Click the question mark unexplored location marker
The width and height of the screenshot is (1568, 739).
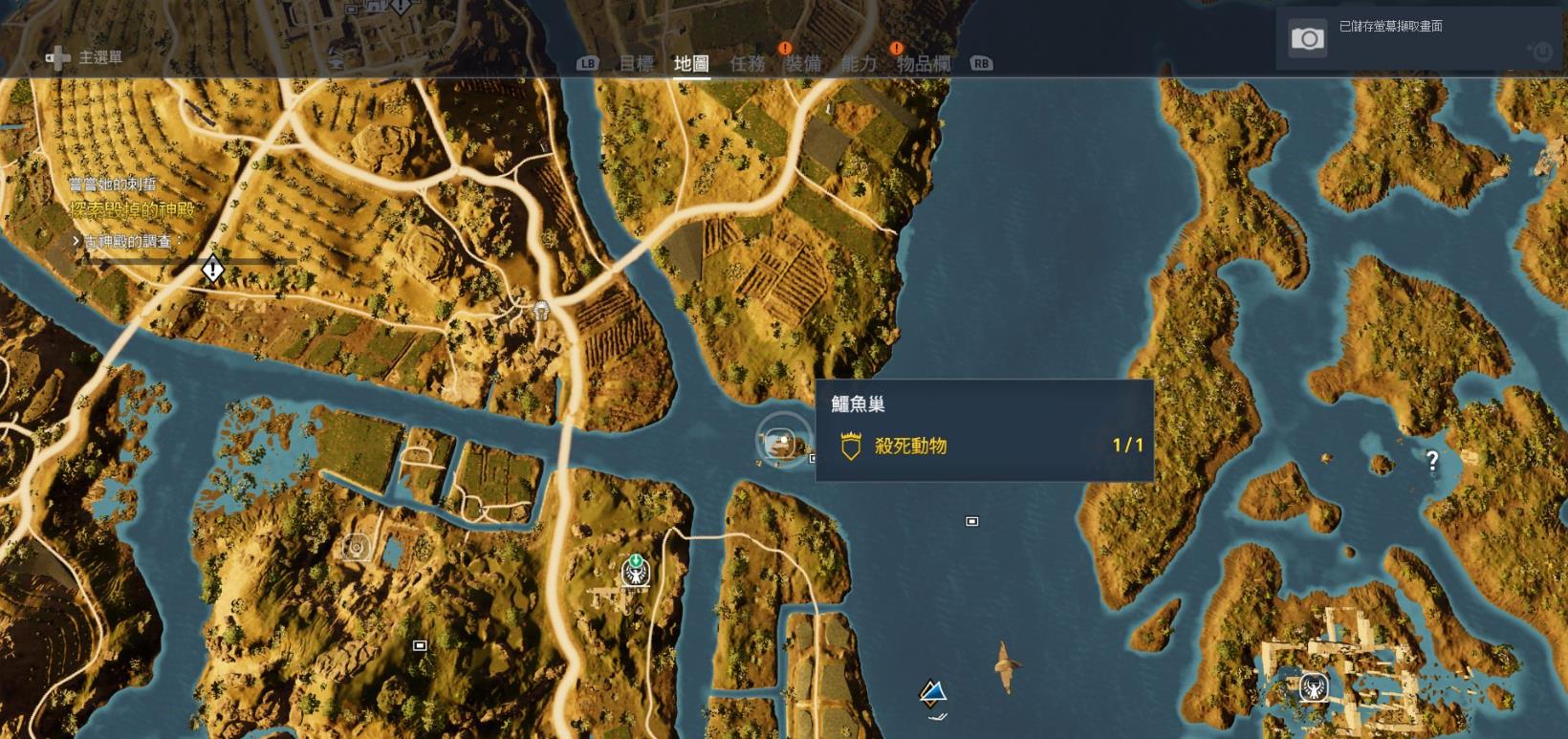click(1431, 460)
